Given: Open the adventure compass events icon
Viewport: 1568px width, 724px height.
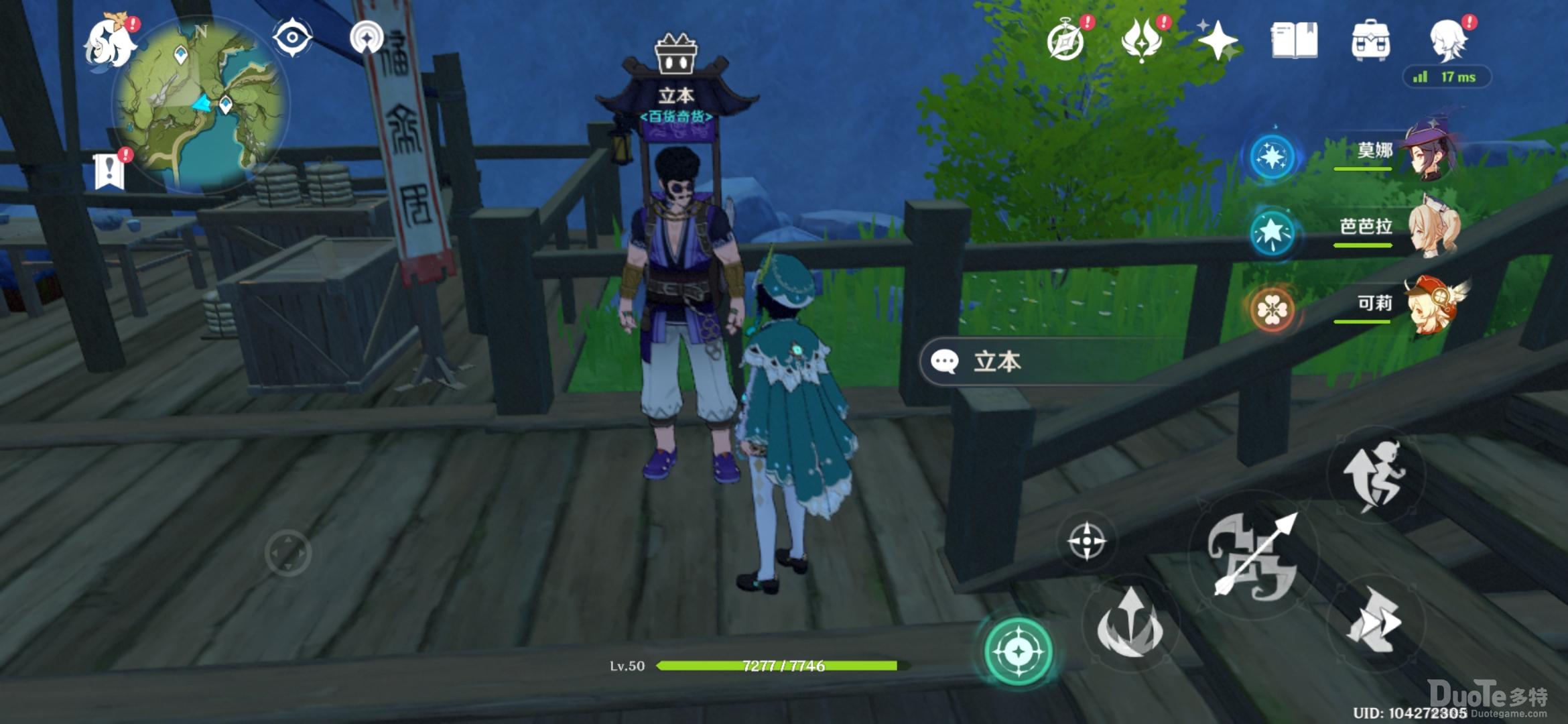Looking at the screenshot, I should tap(1065, 40).
